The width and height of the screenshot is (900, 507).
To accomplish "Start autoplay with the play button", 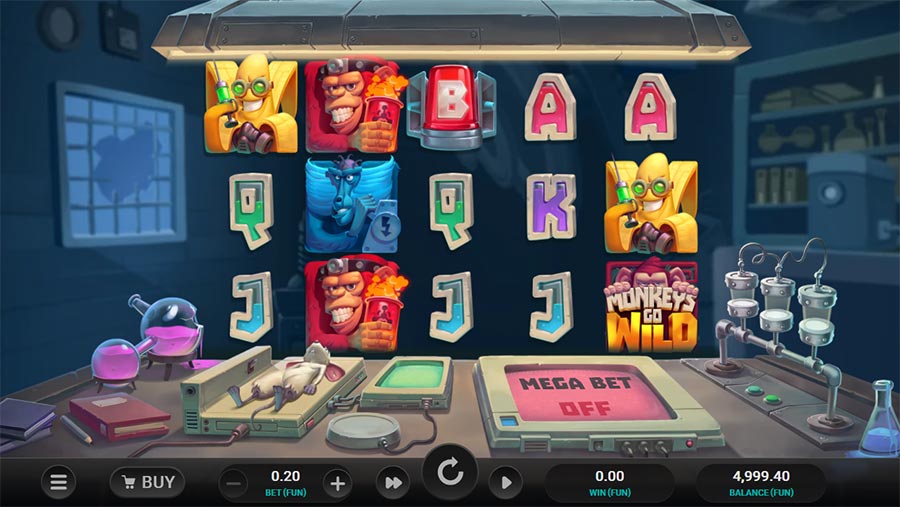I will click(505, 484).
